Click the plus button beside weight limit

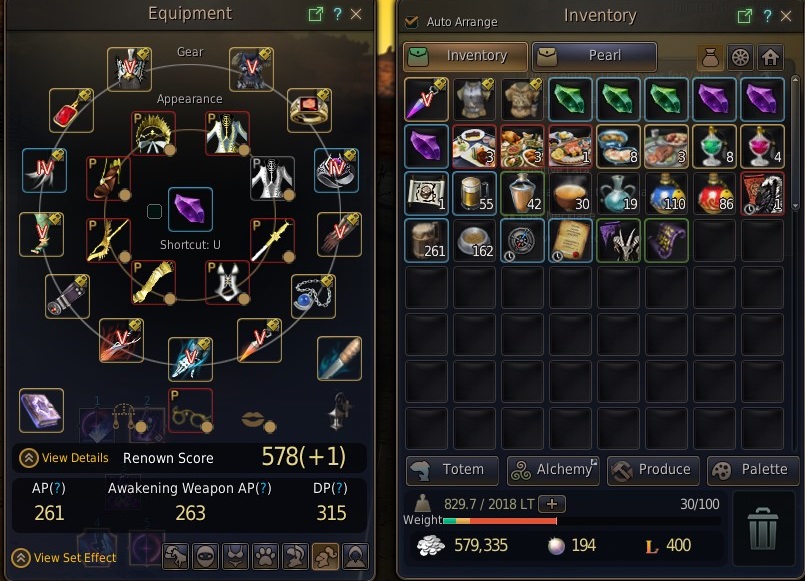coord(552,504)
